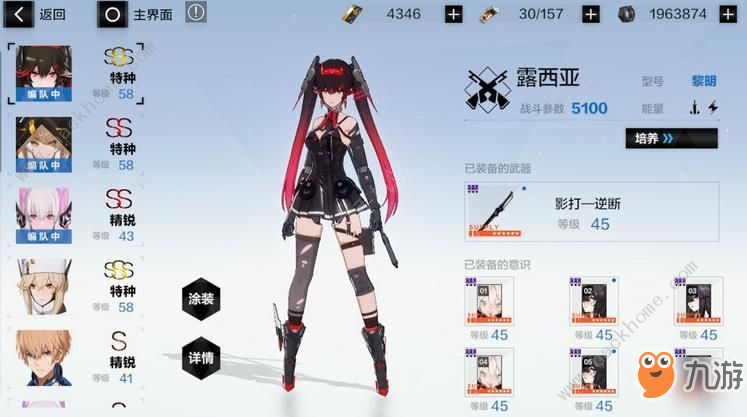Select the level 41 blond 精锐 character
The height and width of the screenshot is (417, 747).
41,355
